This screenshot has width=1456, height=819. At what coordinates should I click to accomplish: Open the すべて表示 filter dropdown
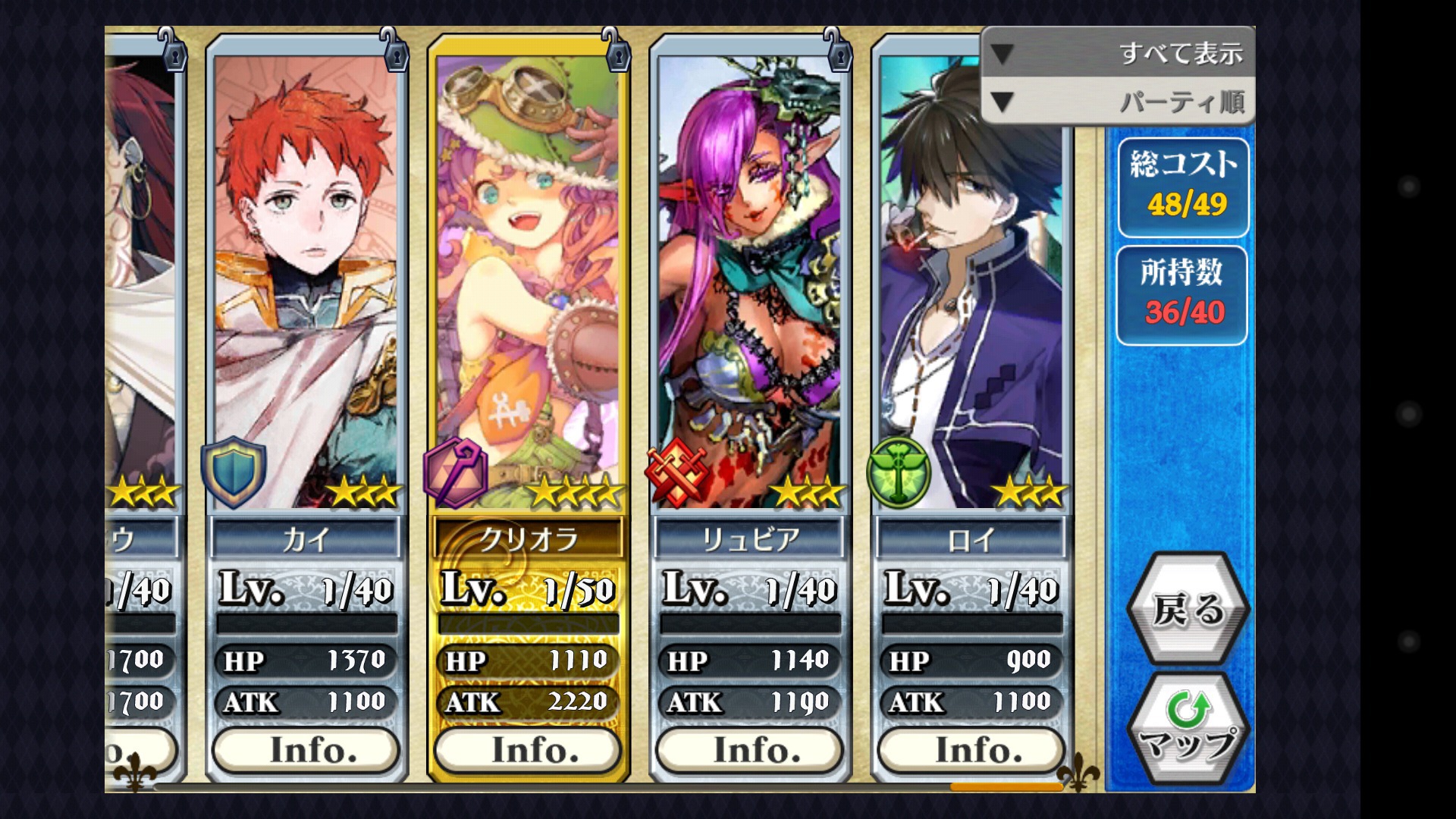click(x=1118, y=53)
